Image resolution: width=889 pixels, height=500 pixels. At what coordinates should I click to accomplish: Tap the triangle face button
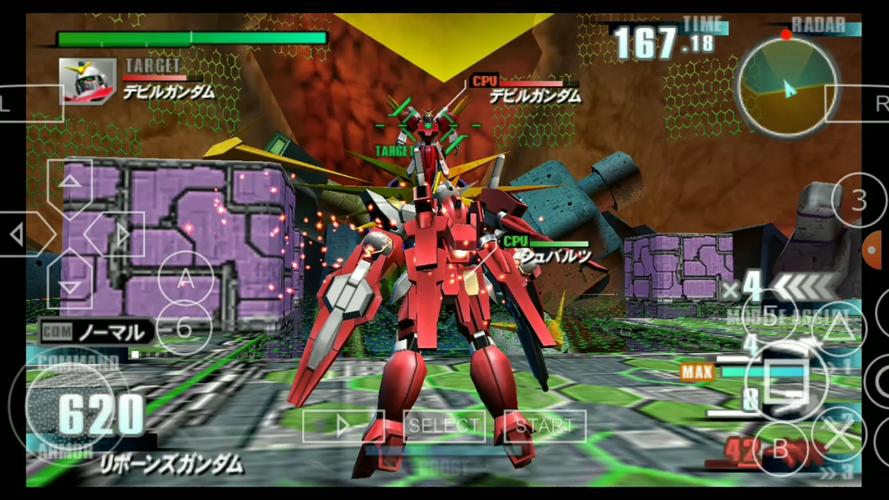(838, 326)
